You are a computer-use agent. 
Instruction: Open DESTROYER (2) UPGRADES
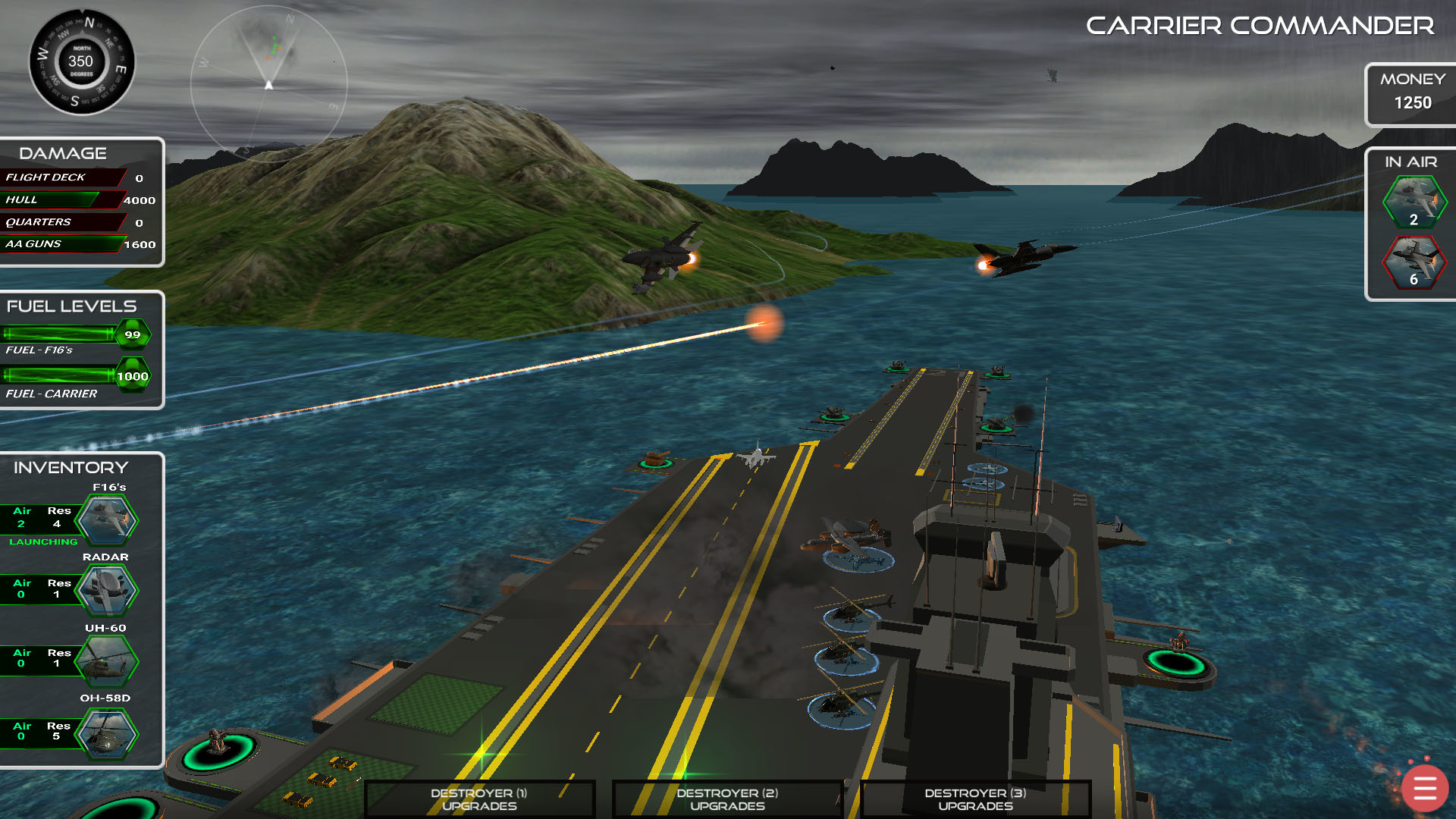[x=726, y=799]
